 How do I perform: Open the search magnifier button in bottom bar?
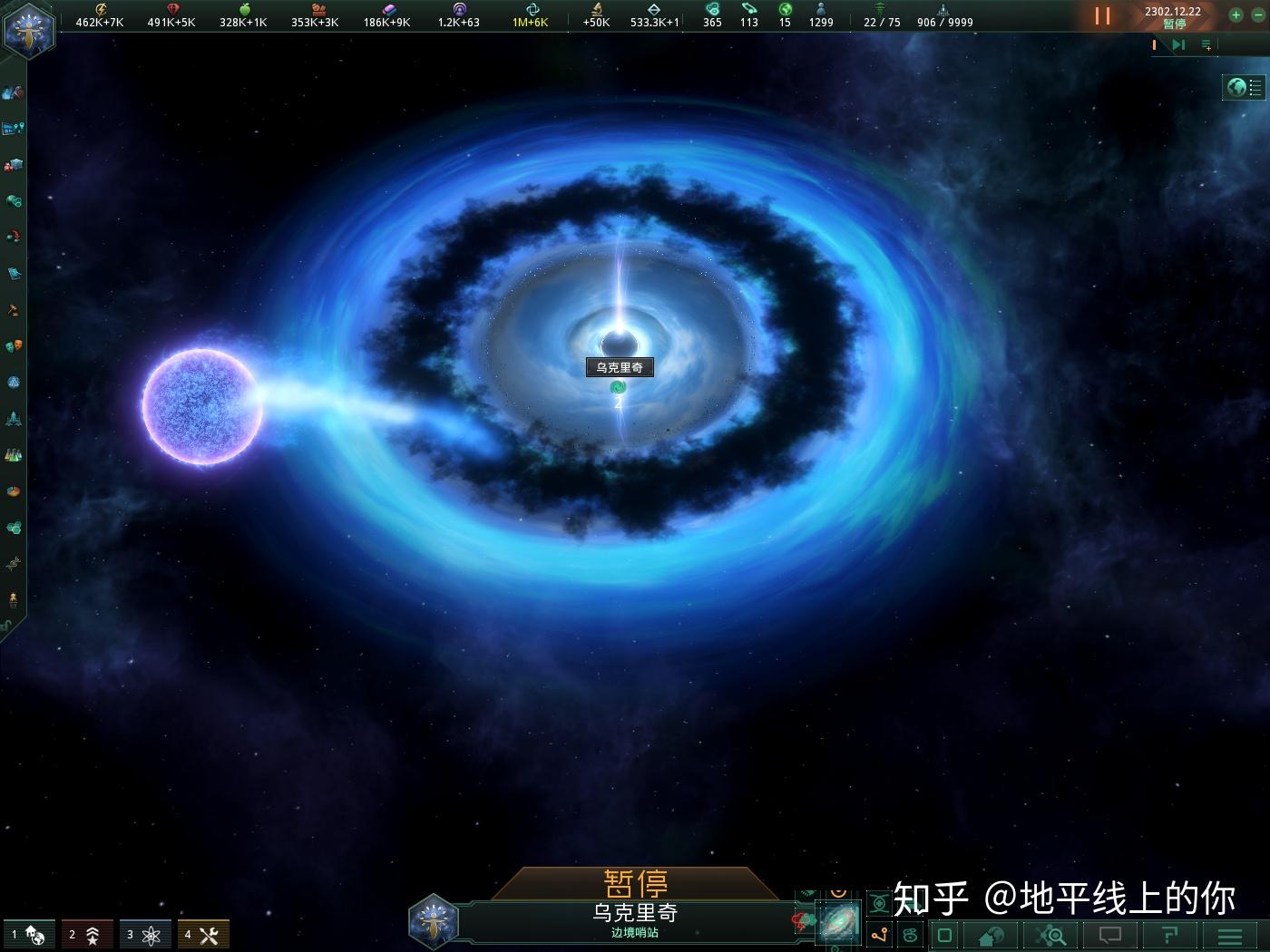1050,936
